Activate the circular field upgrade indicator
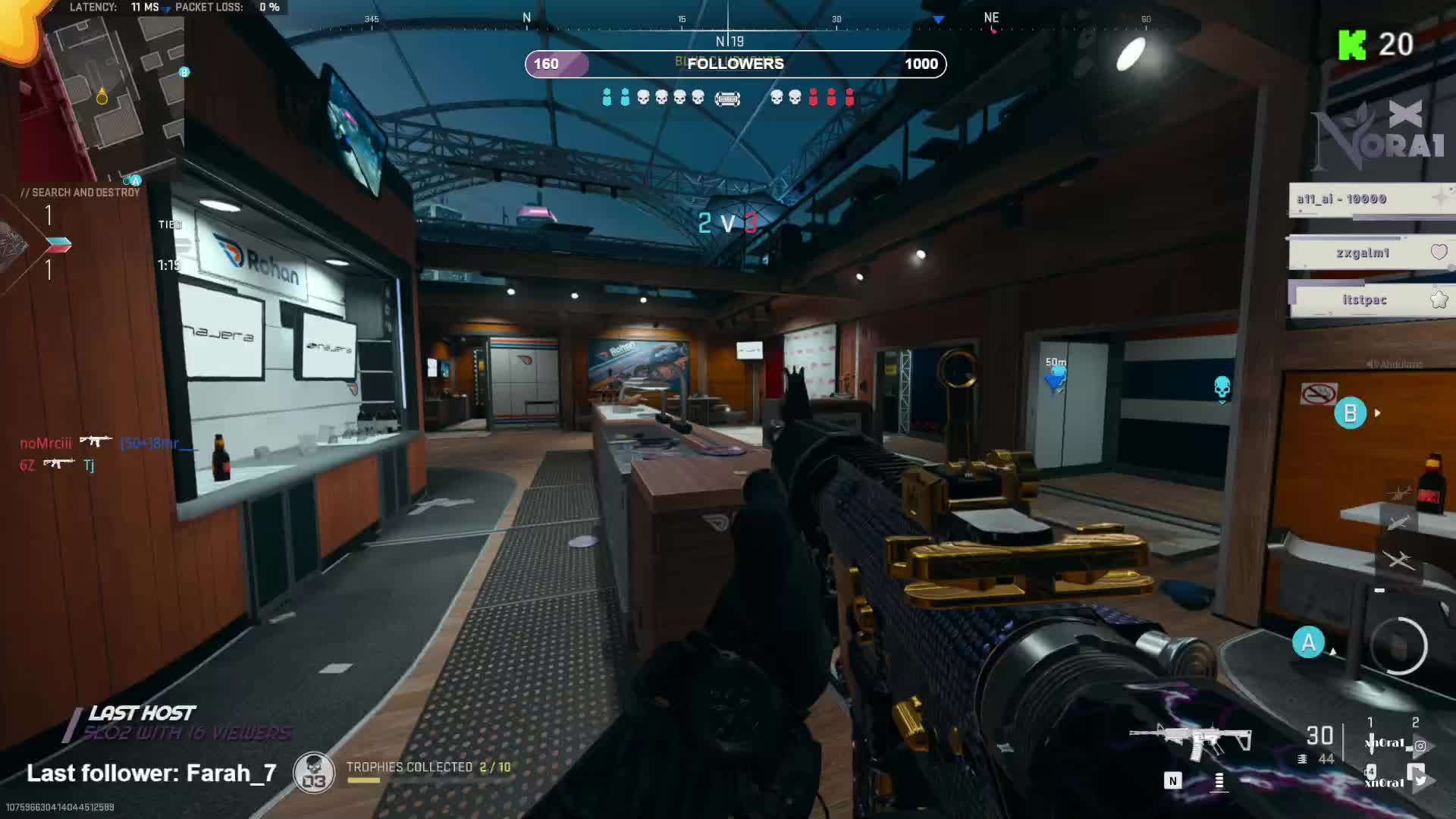1456x819 pixels. tap(1398, 646)
